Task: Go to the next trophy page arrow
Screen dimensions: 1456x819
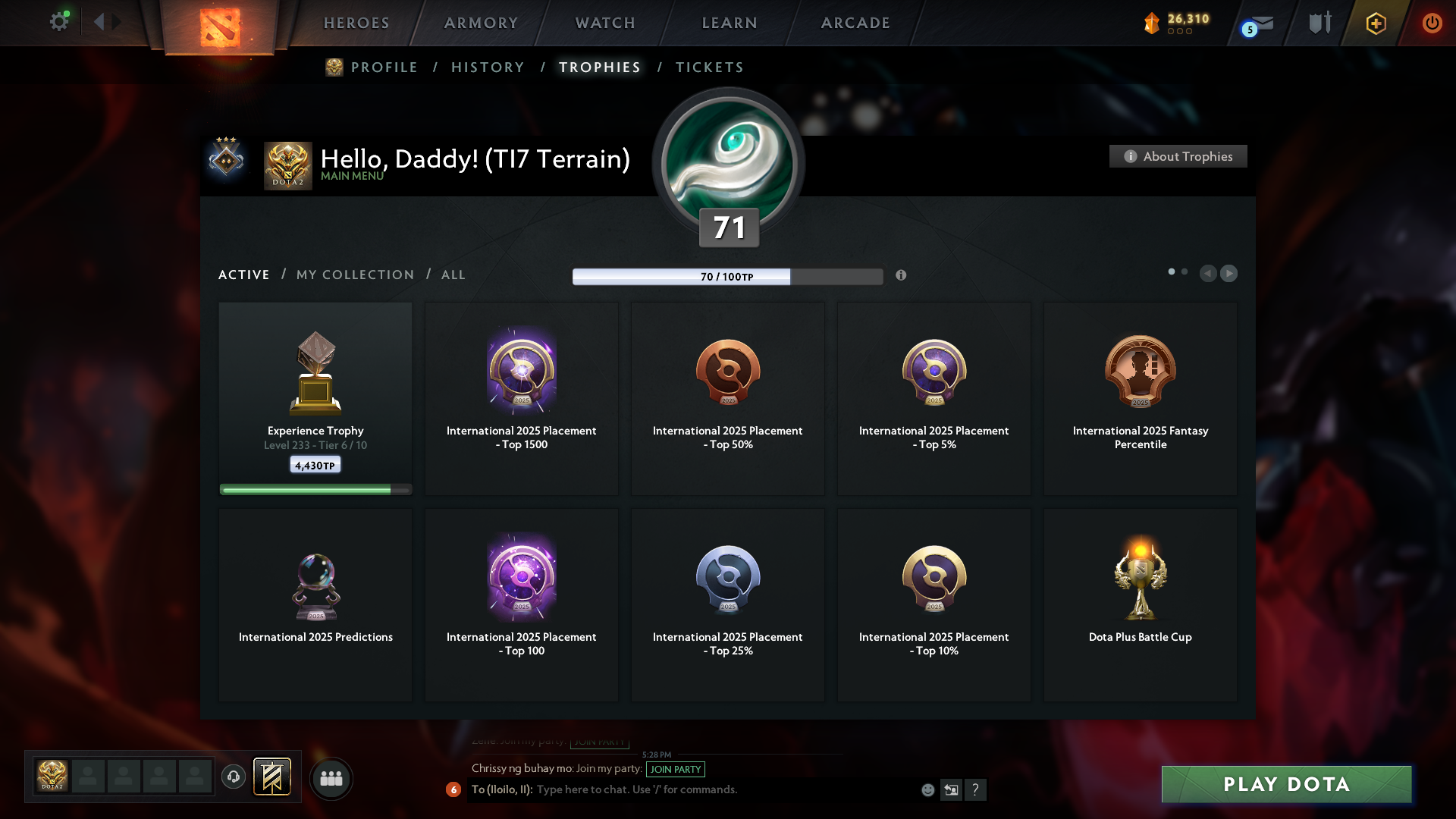Action: (1229, 273)
